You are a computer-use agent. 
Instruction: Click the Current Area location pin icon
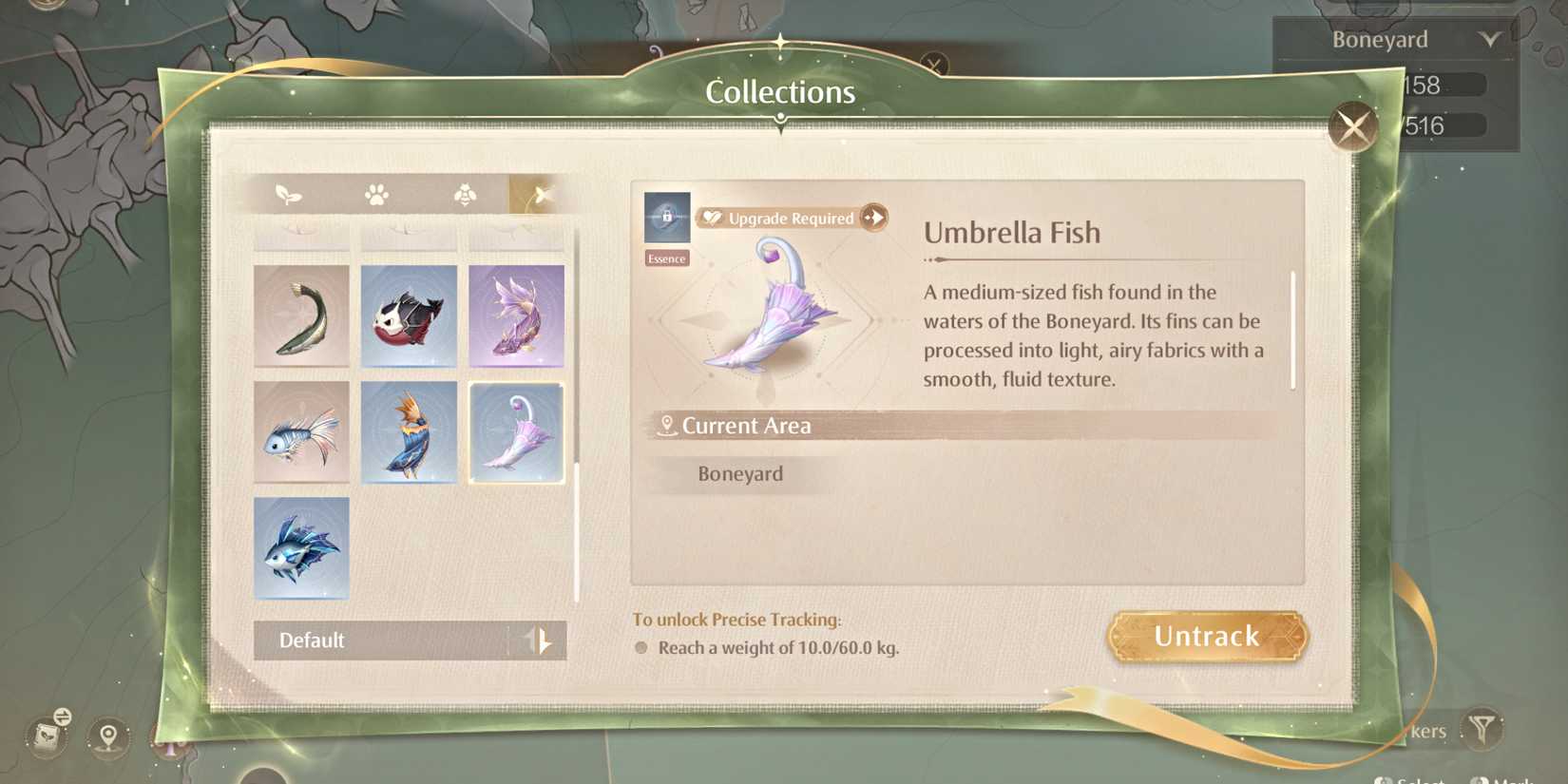pyautogui.click(x=667, y=426)
